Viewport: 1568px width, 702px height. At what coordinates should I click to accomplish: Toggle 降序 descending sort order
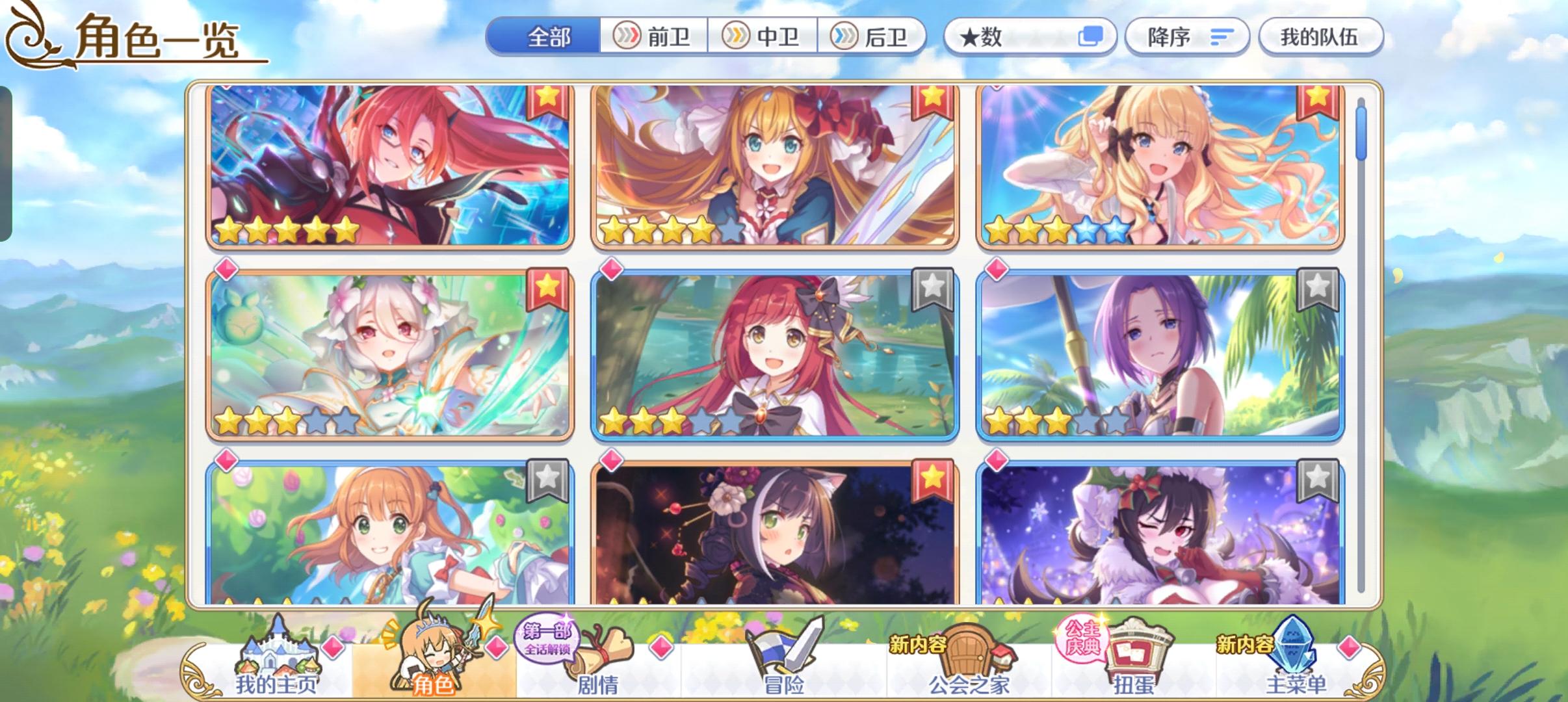click(1187, 37)
